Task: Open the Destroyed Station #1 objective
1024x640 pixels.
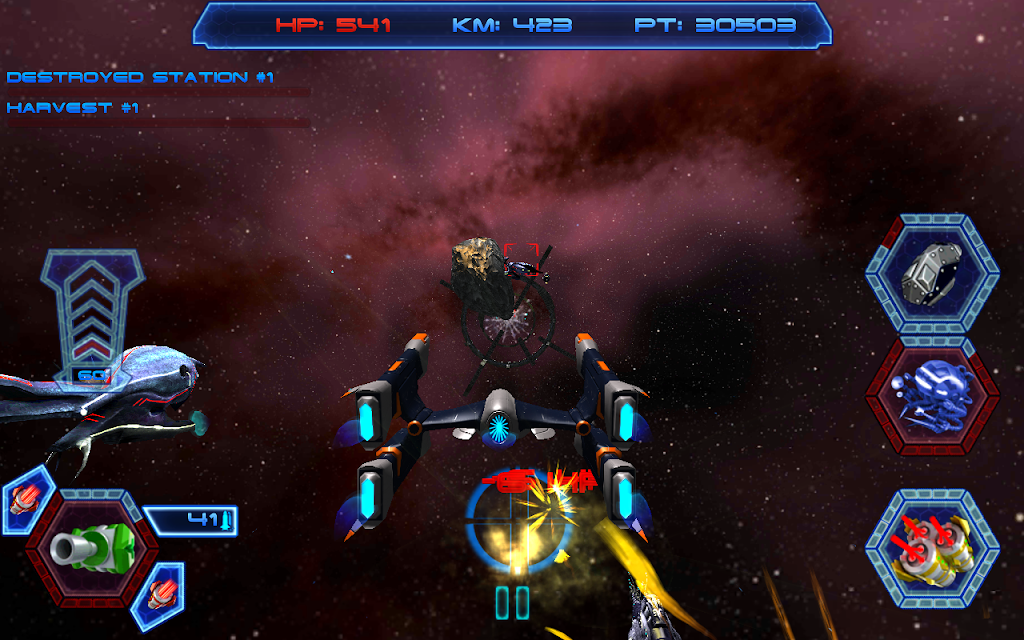Action: pos(140,77)
